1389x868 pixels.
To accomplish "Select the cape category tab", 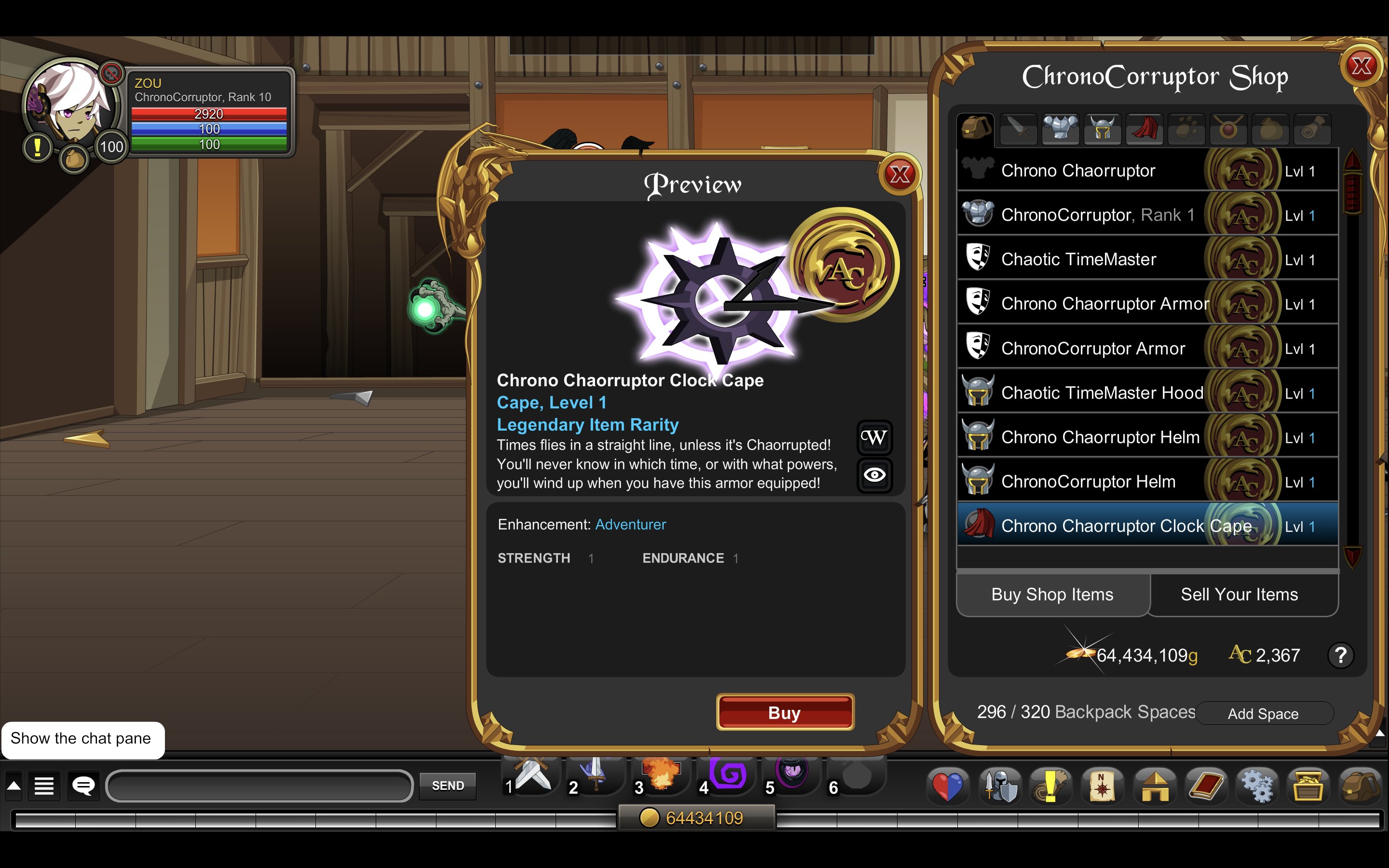I will pos(1144,129).
